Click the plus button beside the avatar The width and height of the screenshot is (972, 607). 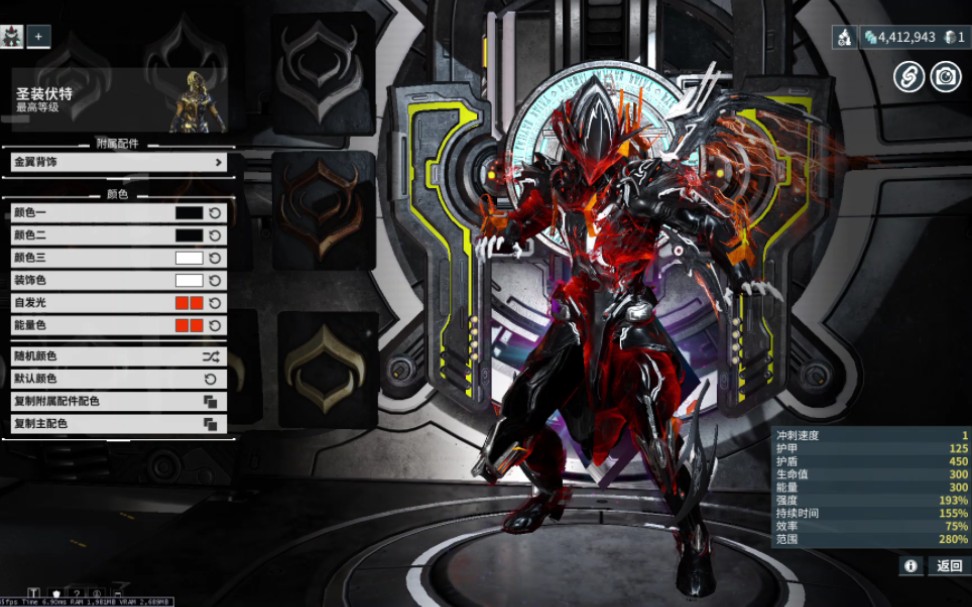pyautogui.click(x=38, y=36)
